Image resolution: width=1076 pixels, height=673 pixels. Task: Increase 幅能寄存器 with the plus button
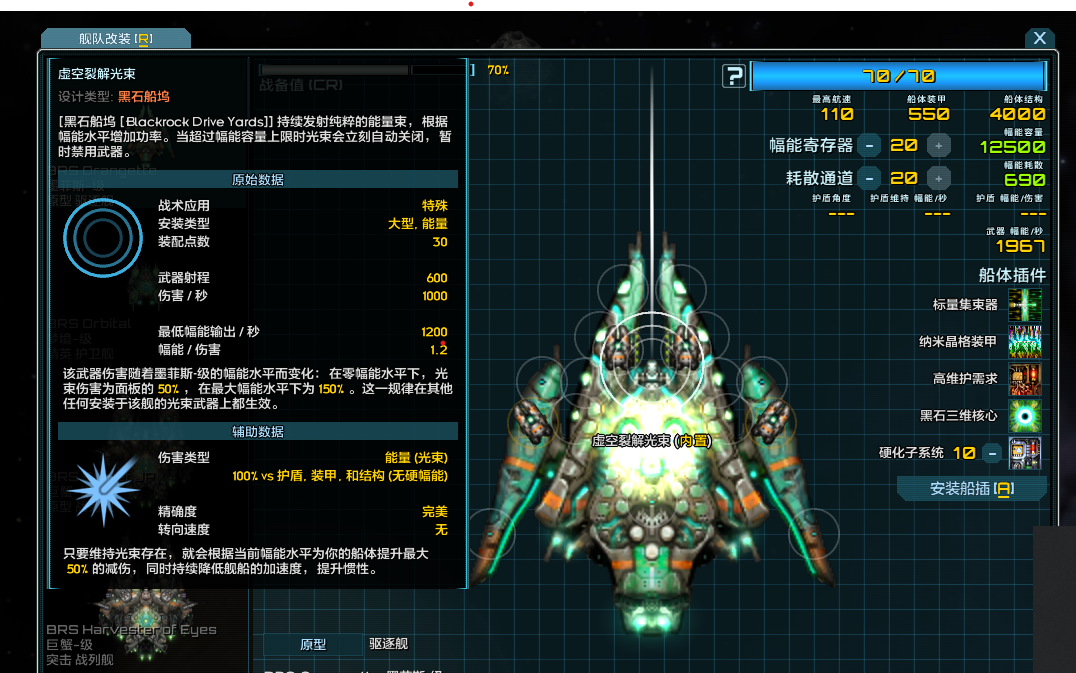coord(938,146)
